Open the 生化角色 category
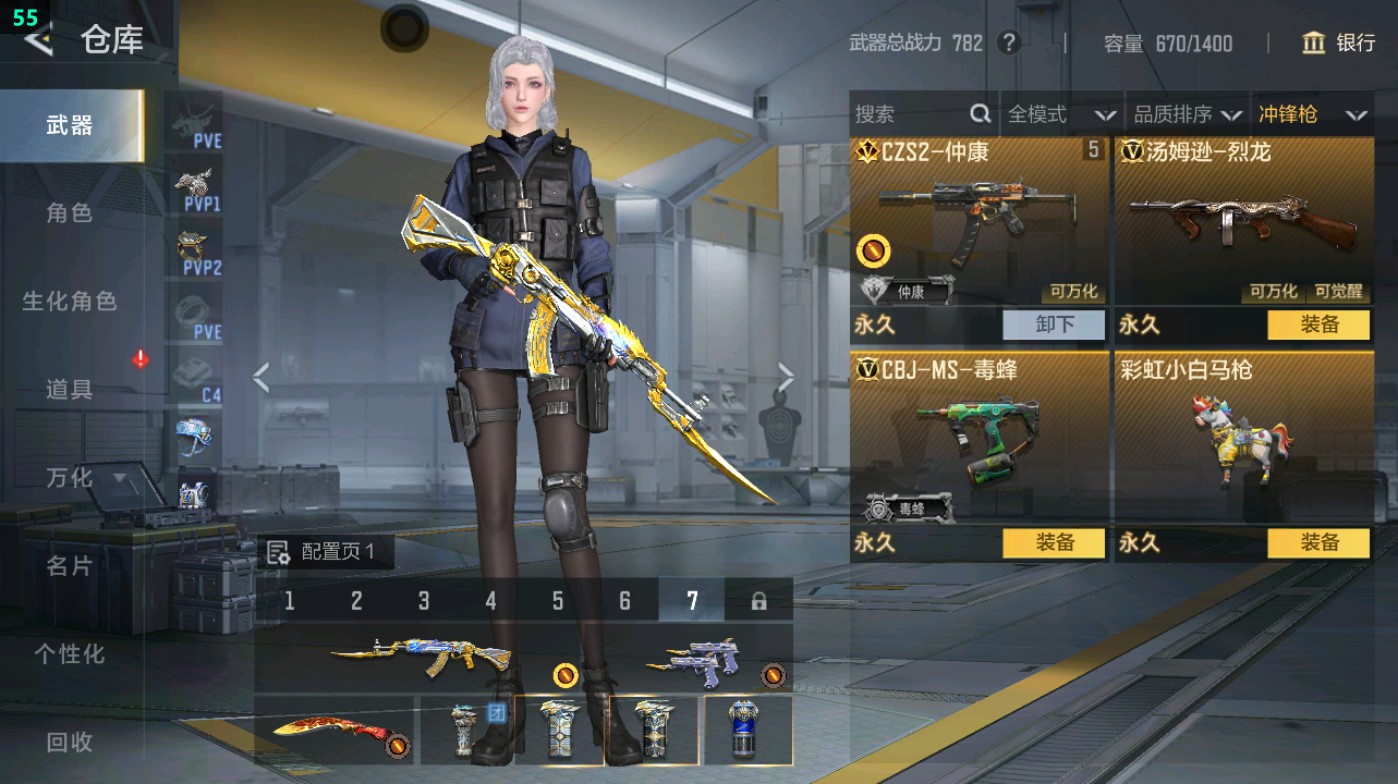Image resolution: width=1398 pixels, height=784 pixels. [x=69, y=301]
